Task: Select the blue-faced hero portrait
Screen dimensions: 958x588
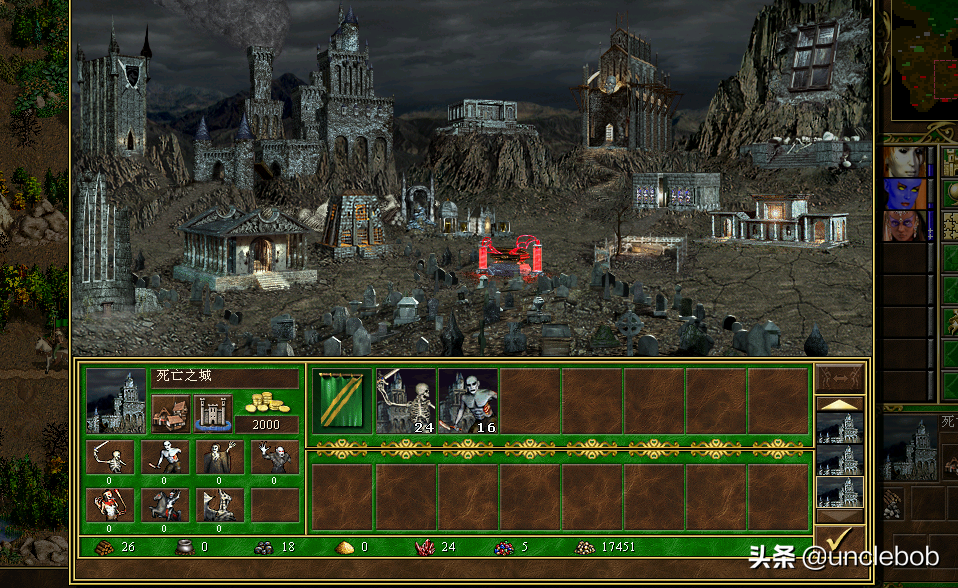Action: (x=903, y=193)
